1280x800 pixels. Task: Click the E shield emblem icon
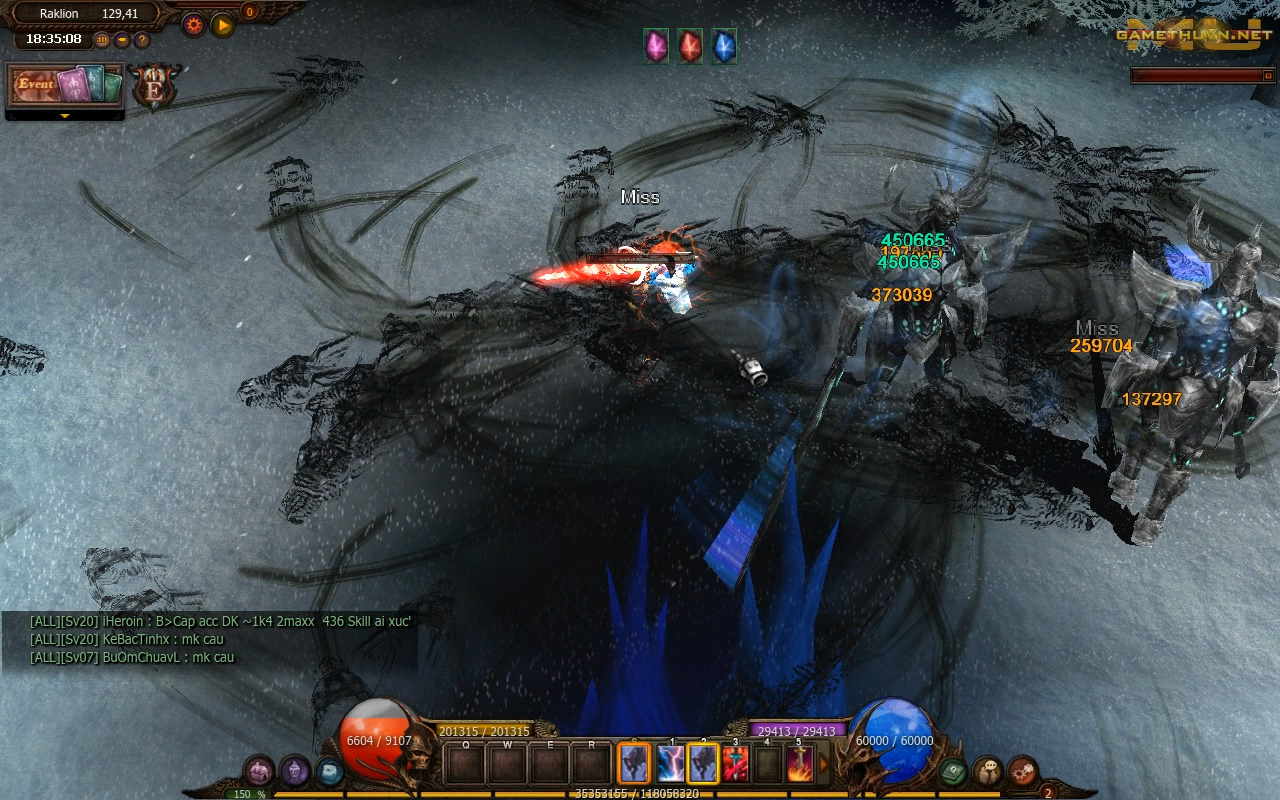155,87
